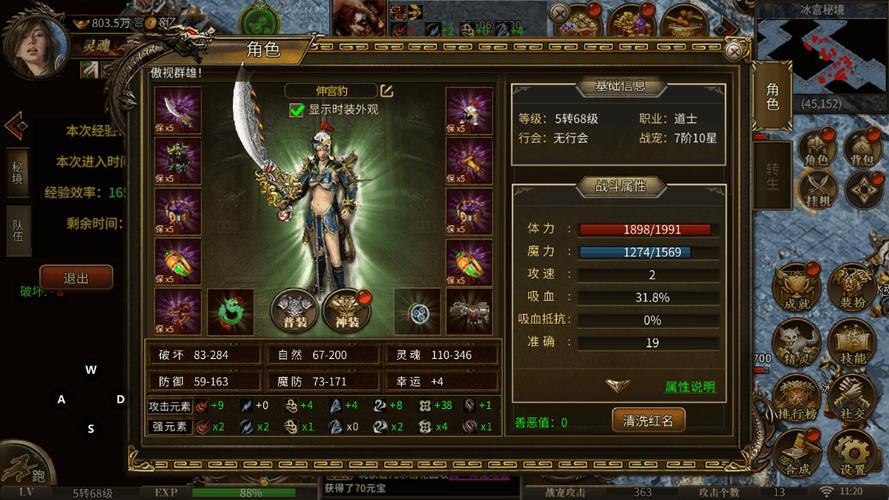889x500 pixels.
Task: Toggle the 显示时装外观 checkbox
Action: point(297,110)
